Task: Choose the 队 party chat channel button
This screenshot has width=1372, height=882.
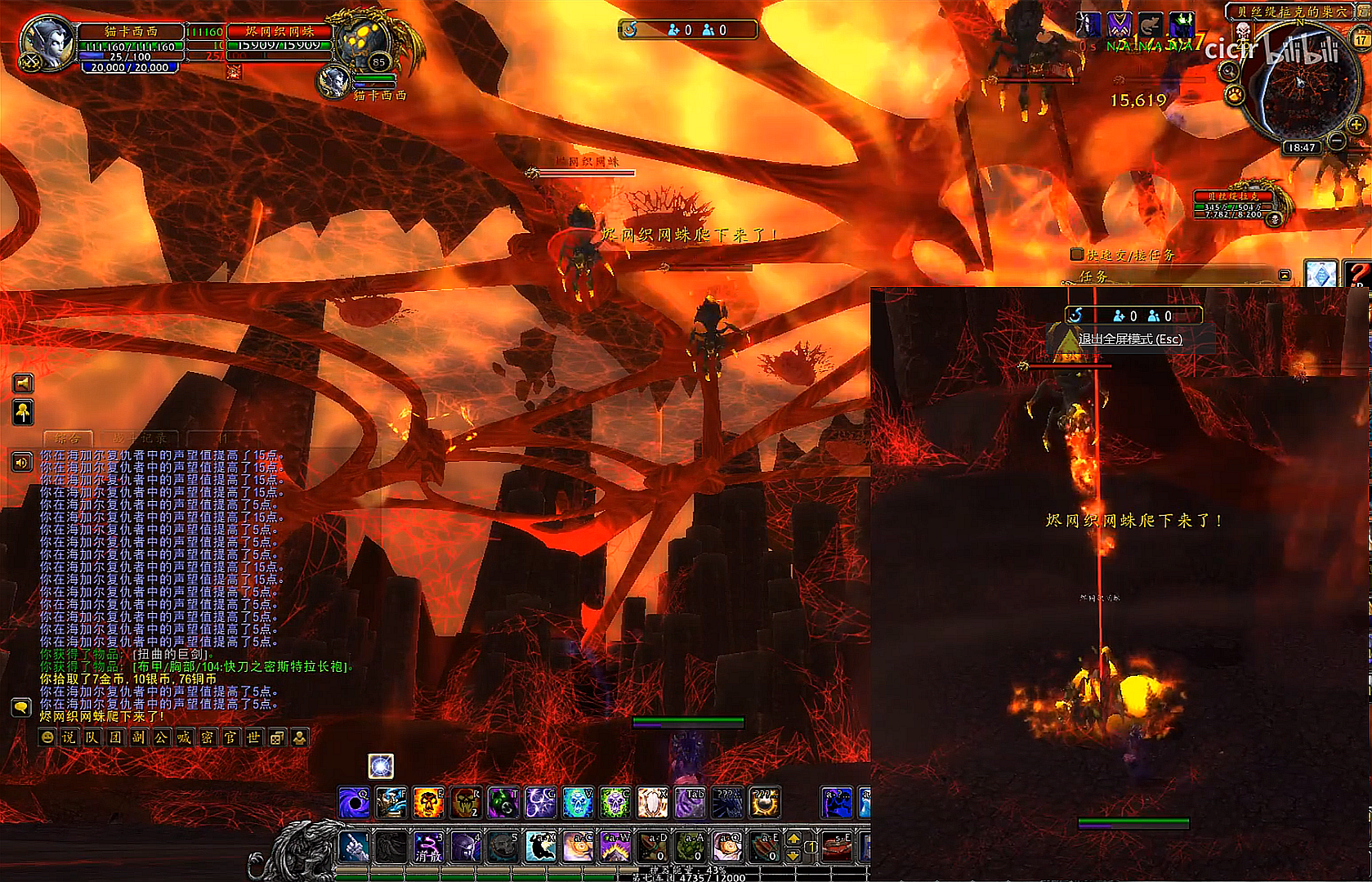Action: [x=92, y=737]
